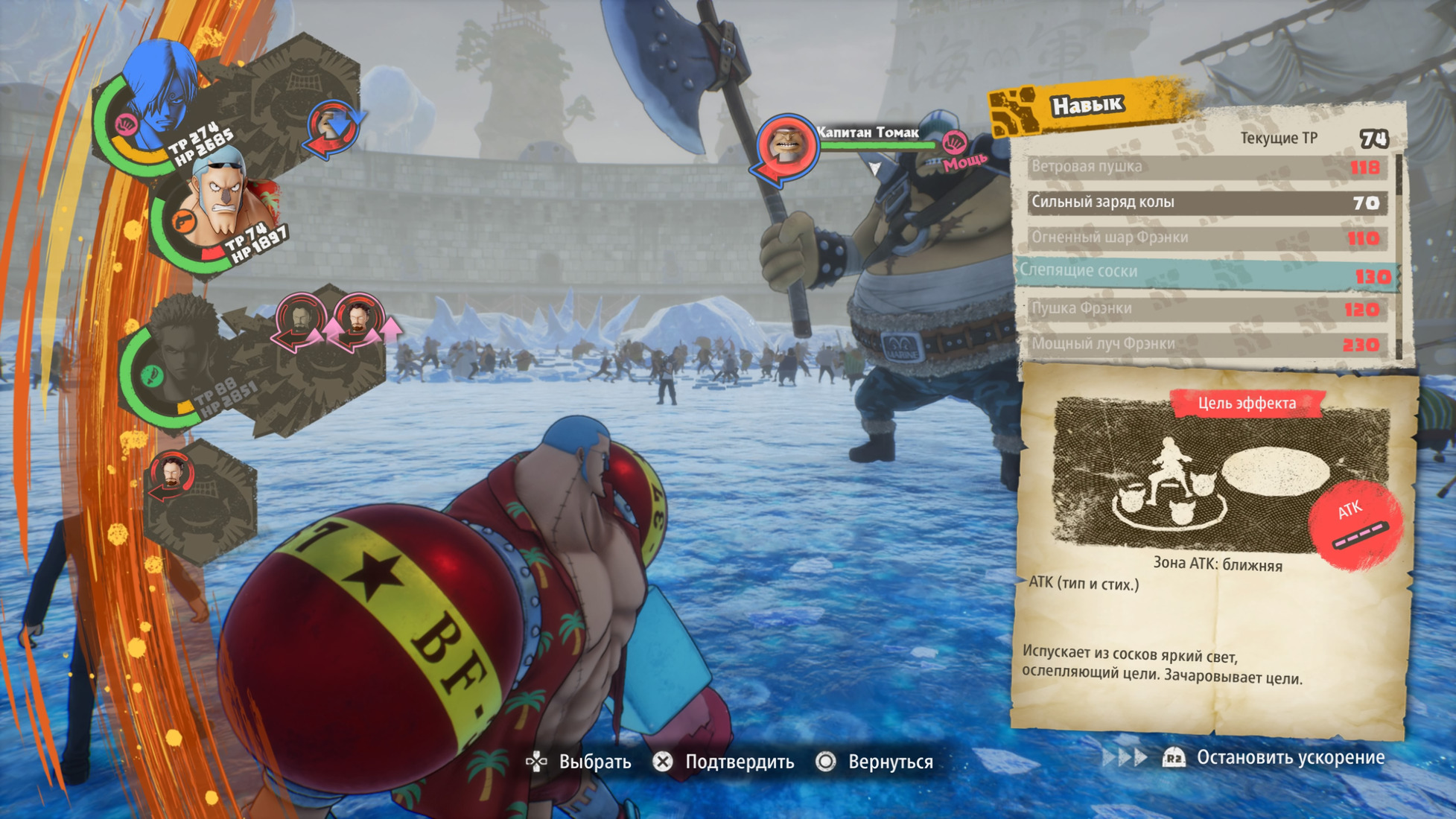
Task: Pick the Огненный шар Фрэнки skill
Action: (x=1205, y=238)
